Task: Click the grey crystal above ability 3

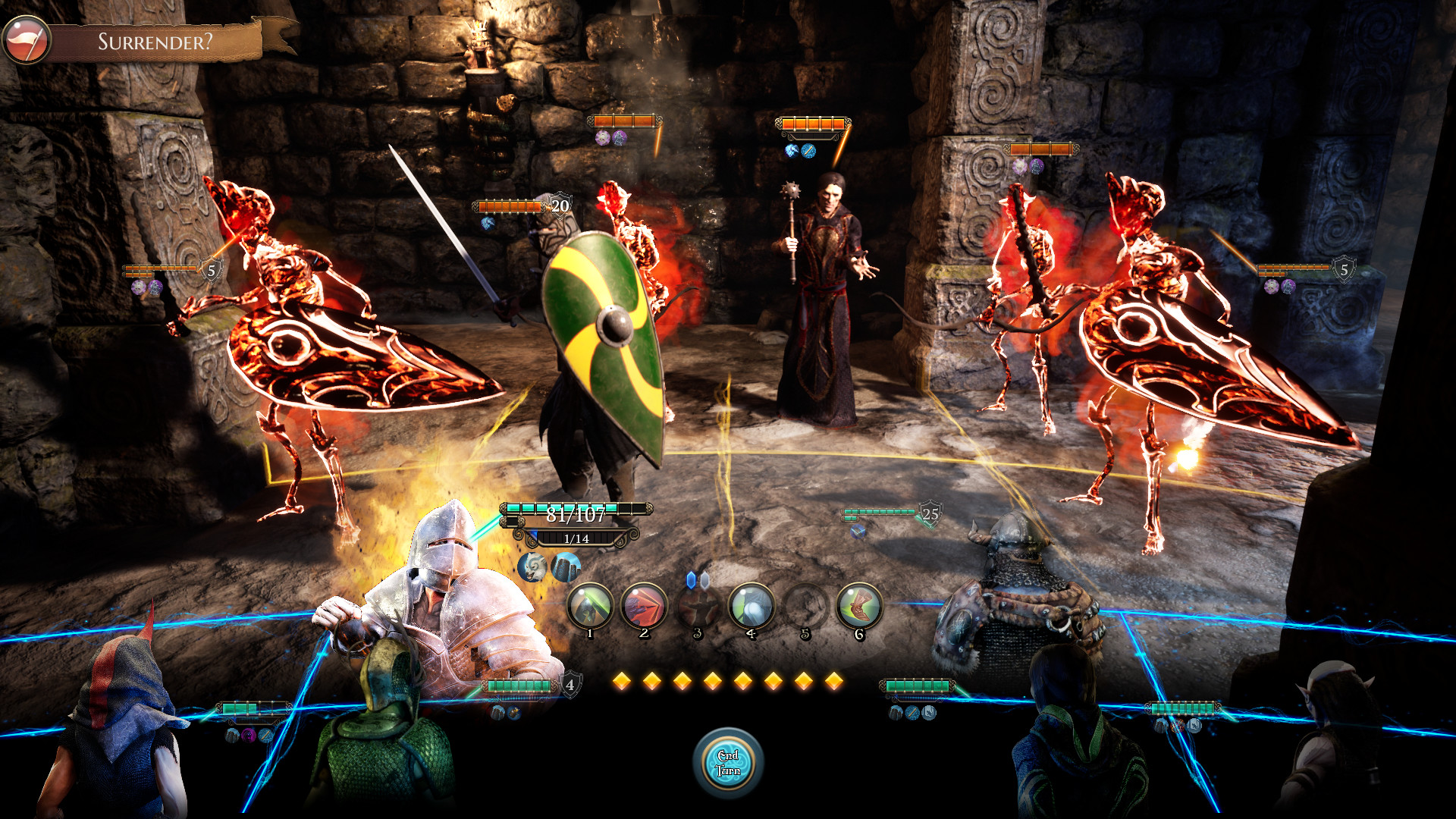Action: coord(704,581)
